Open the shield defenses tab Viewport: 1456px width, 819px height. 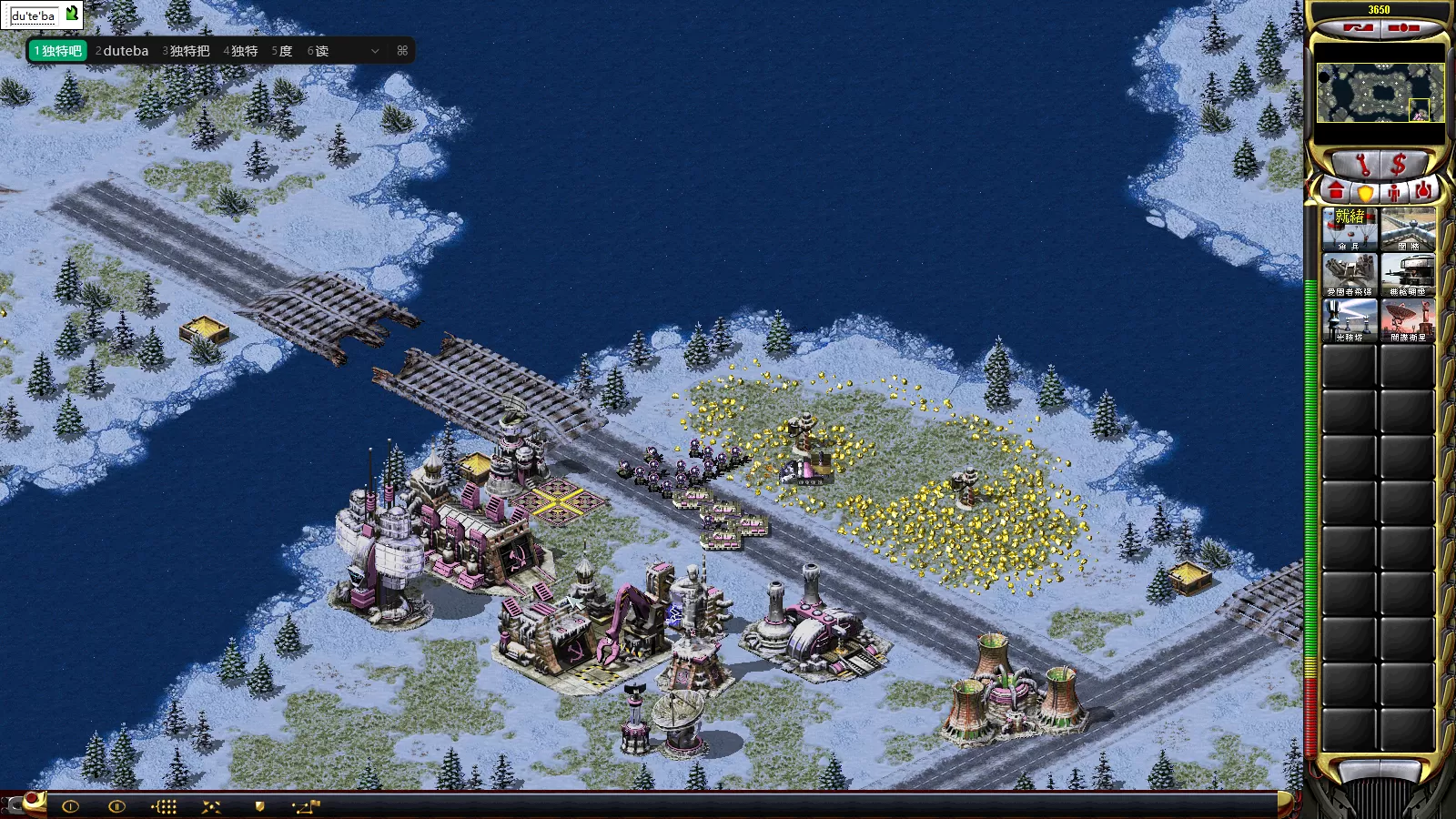[1365, 192]
